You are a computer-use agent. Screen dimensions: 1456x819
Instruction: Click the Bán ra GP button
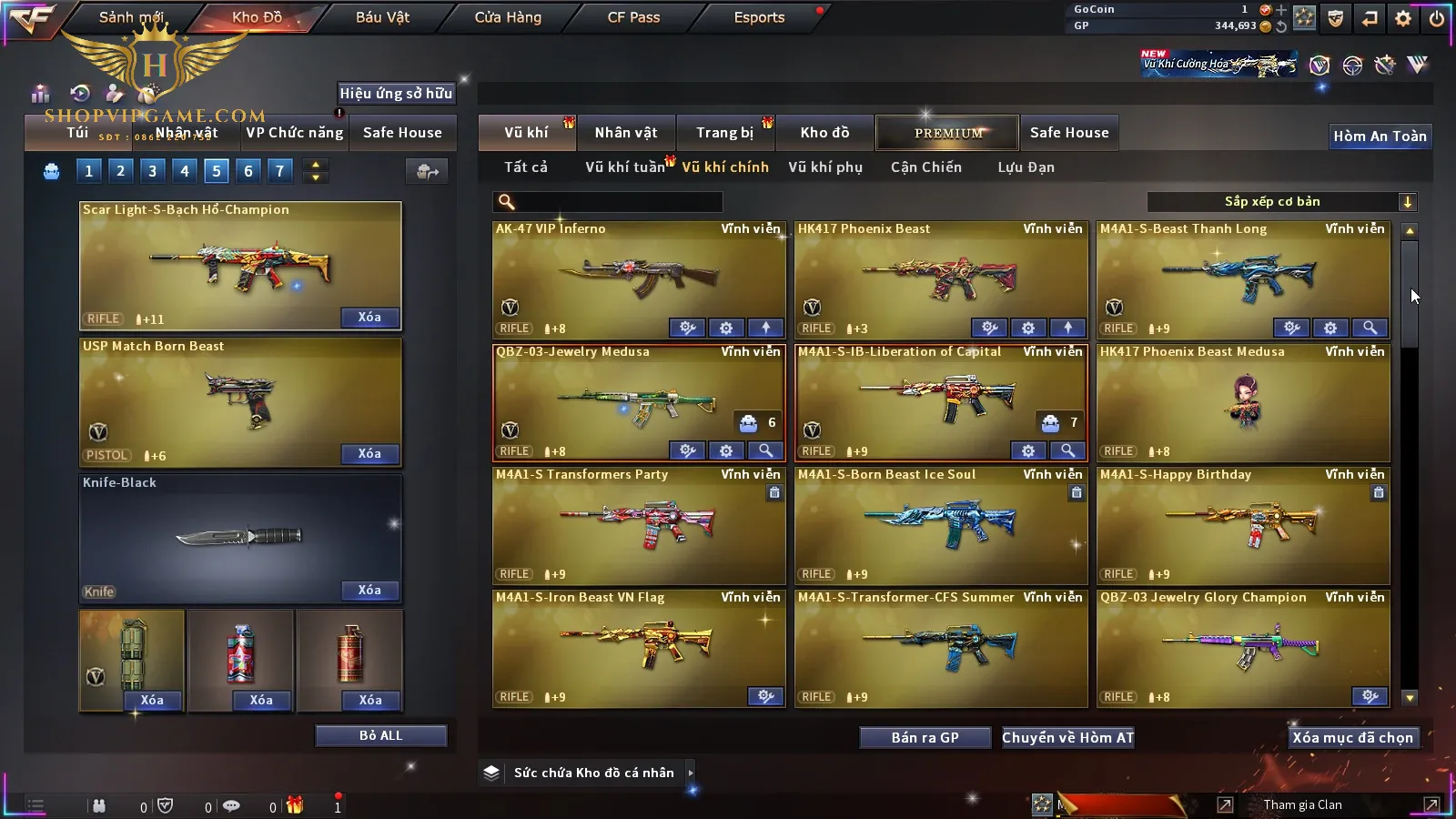pyautogui.click(x=925, y=738)
